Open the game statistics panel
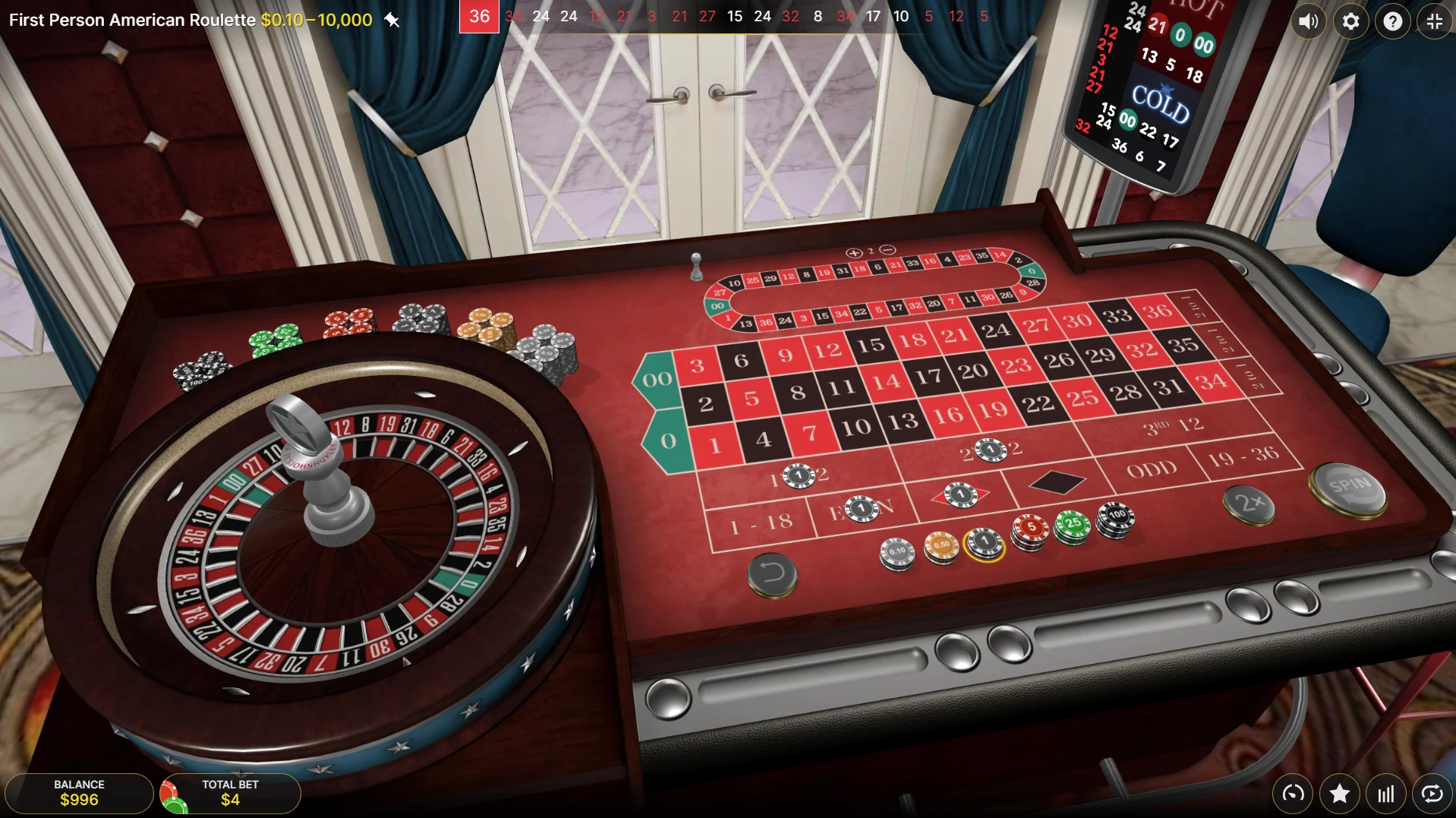This screenshot has height=818, width=1456. click(1385, 794)
